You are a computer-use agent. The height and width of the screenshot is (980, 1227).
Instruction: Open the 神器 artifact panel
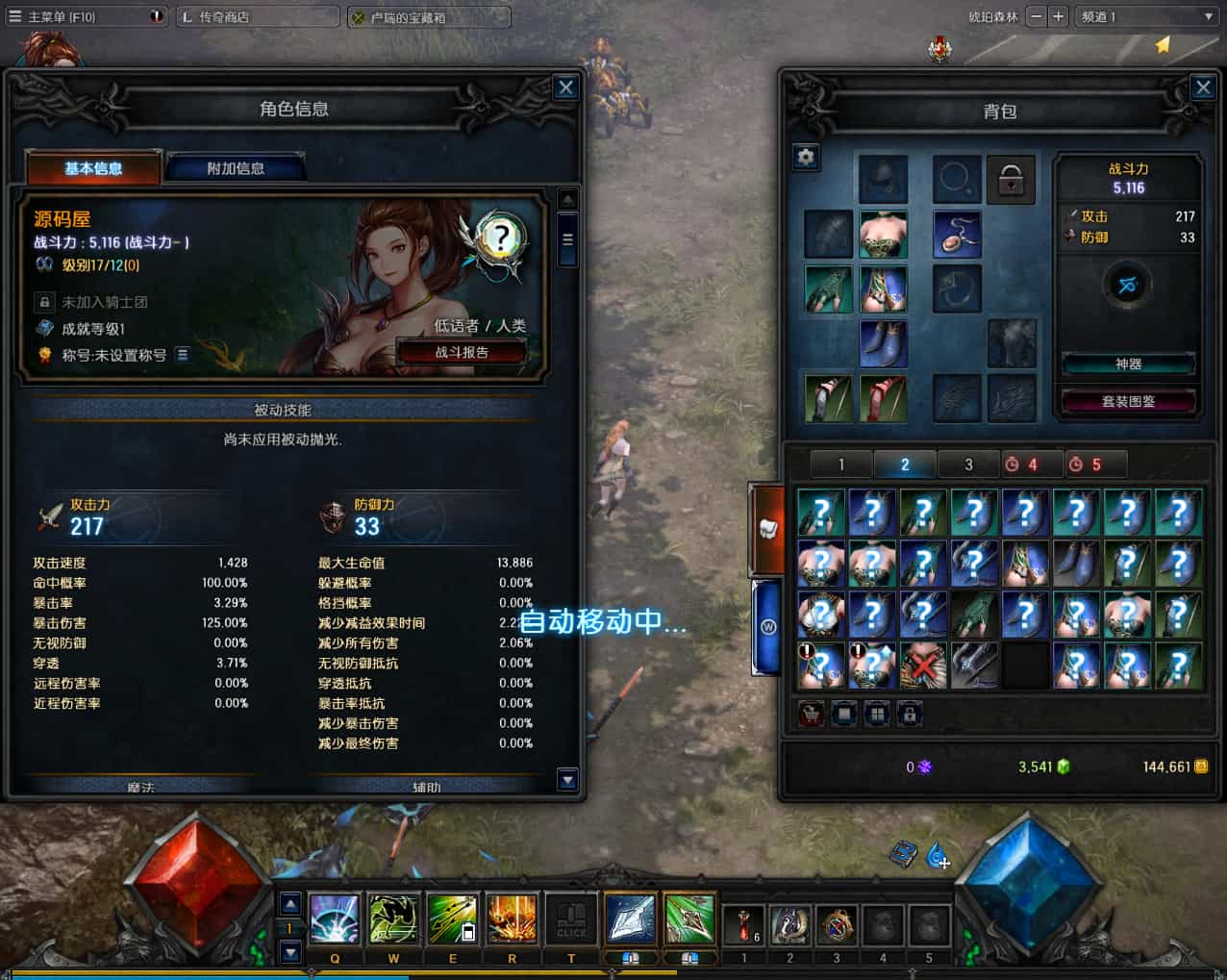pos(1128,364)
